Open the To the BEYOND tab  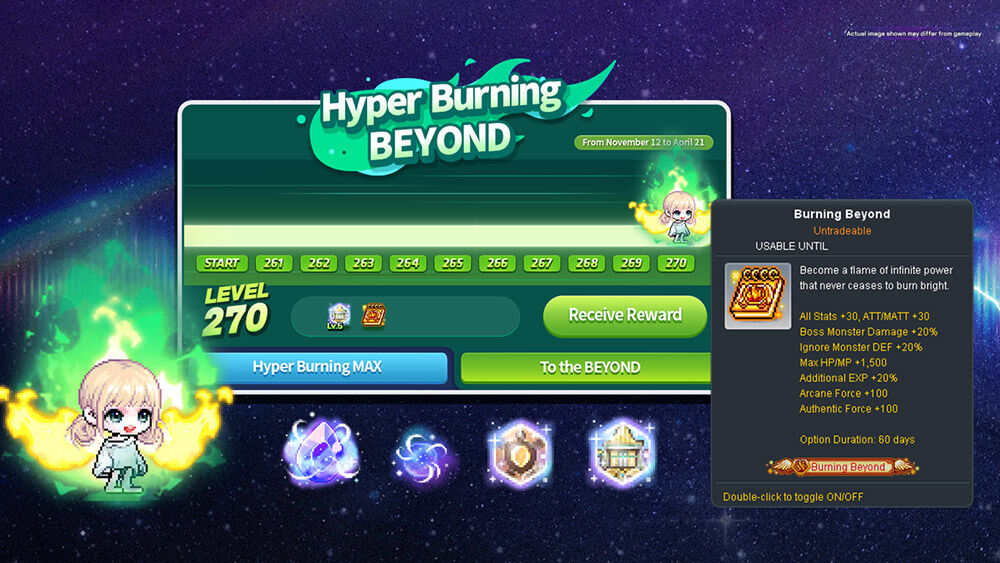point(589,367)
